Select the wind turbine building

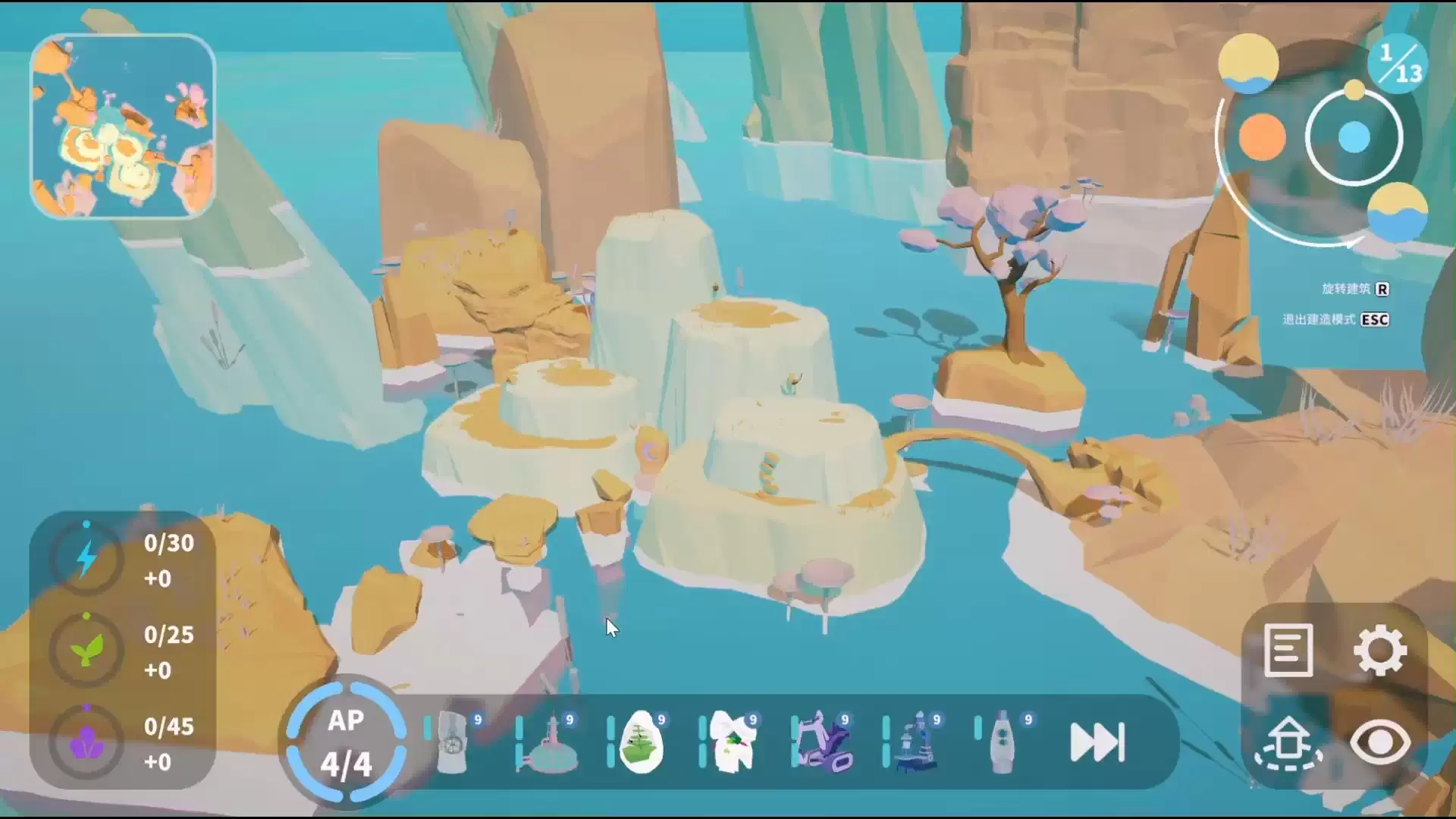point(453,742)
